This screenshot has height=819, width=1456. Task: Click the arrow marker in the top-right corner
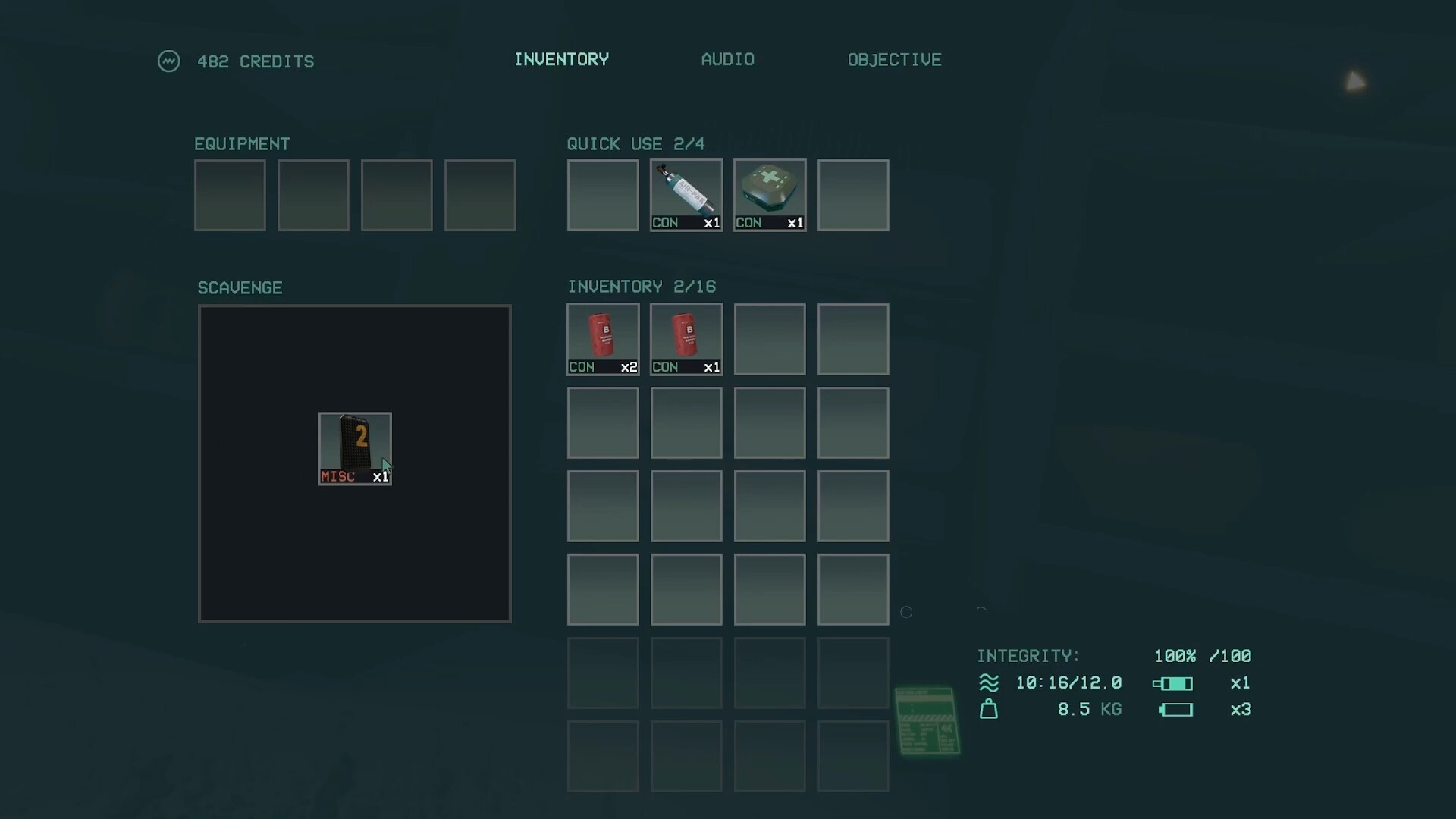pos(1357,80)
